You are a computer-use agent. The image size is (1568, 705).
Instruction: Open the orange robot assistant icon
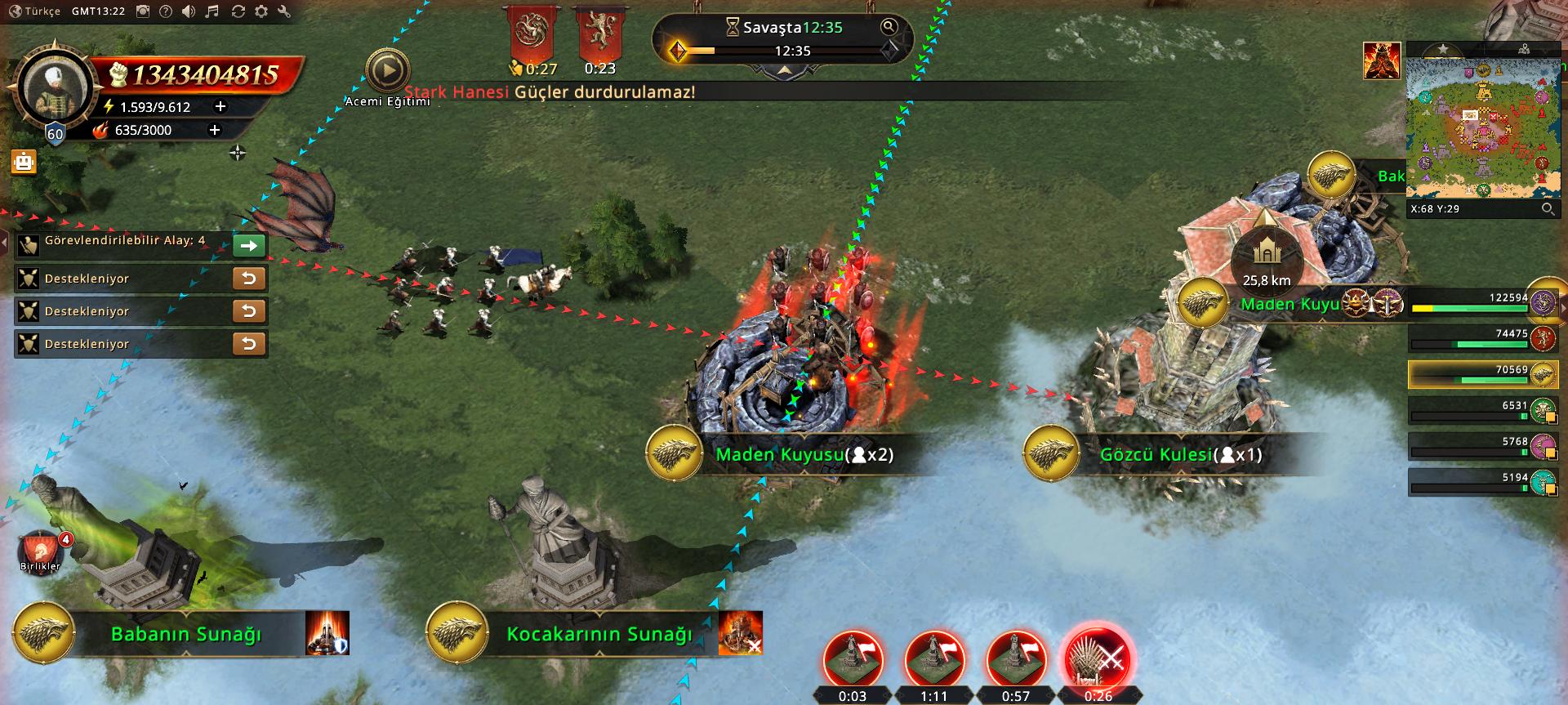tap(24, 162)
